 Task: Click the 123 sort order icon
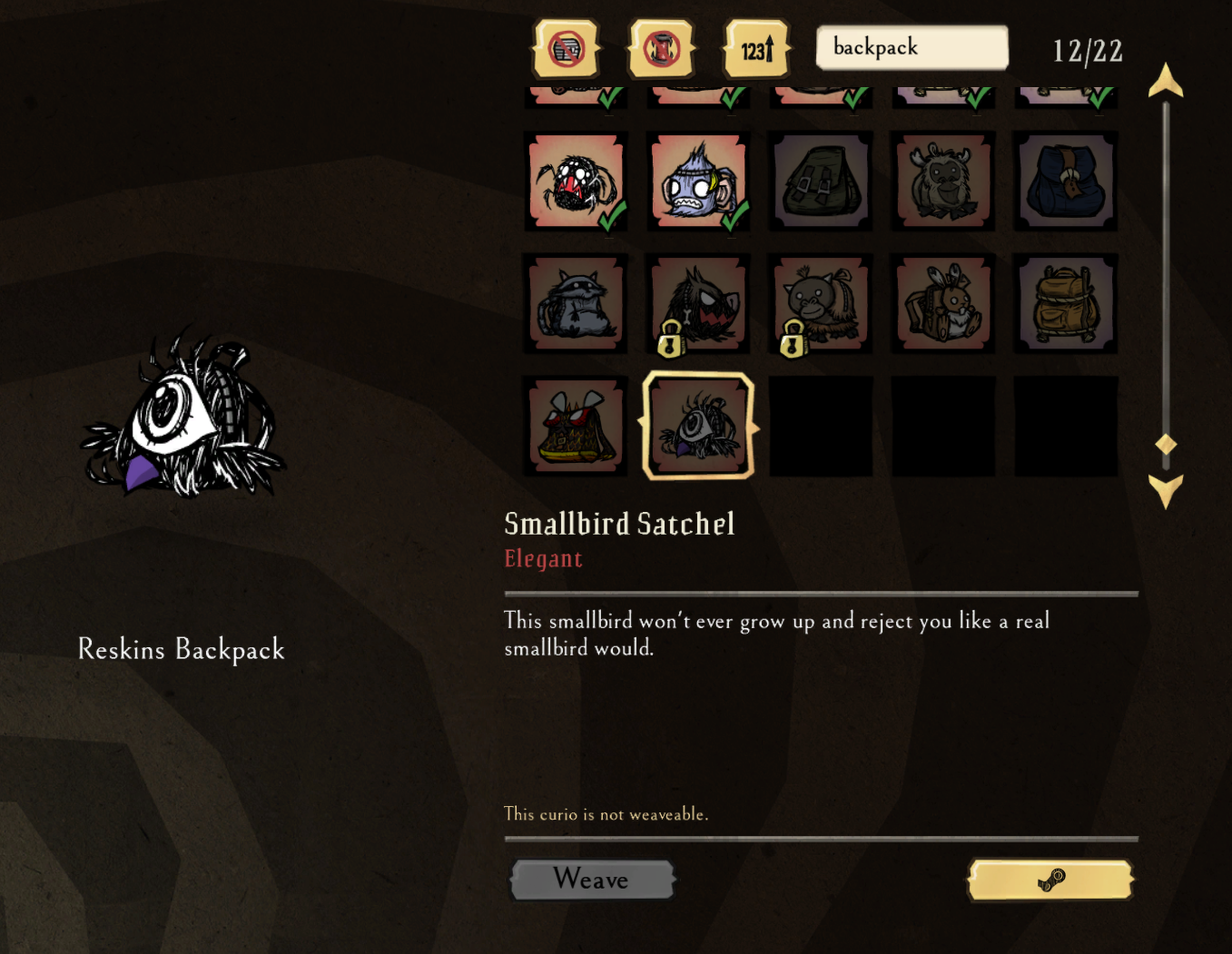[x=756, y=48]
